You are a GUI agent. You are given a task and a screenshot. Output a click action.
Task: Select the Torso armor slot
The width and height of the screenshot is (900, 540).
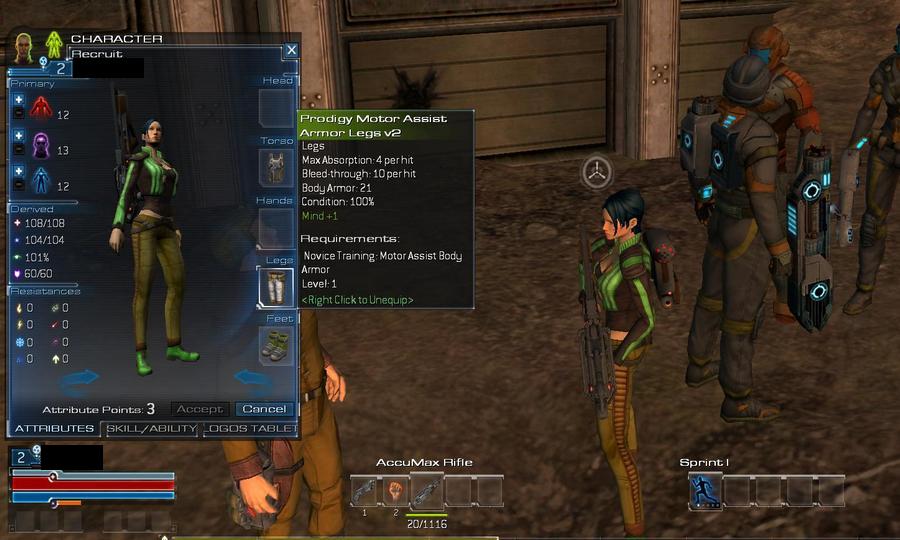pyautogui.click(x=277, y=168)
